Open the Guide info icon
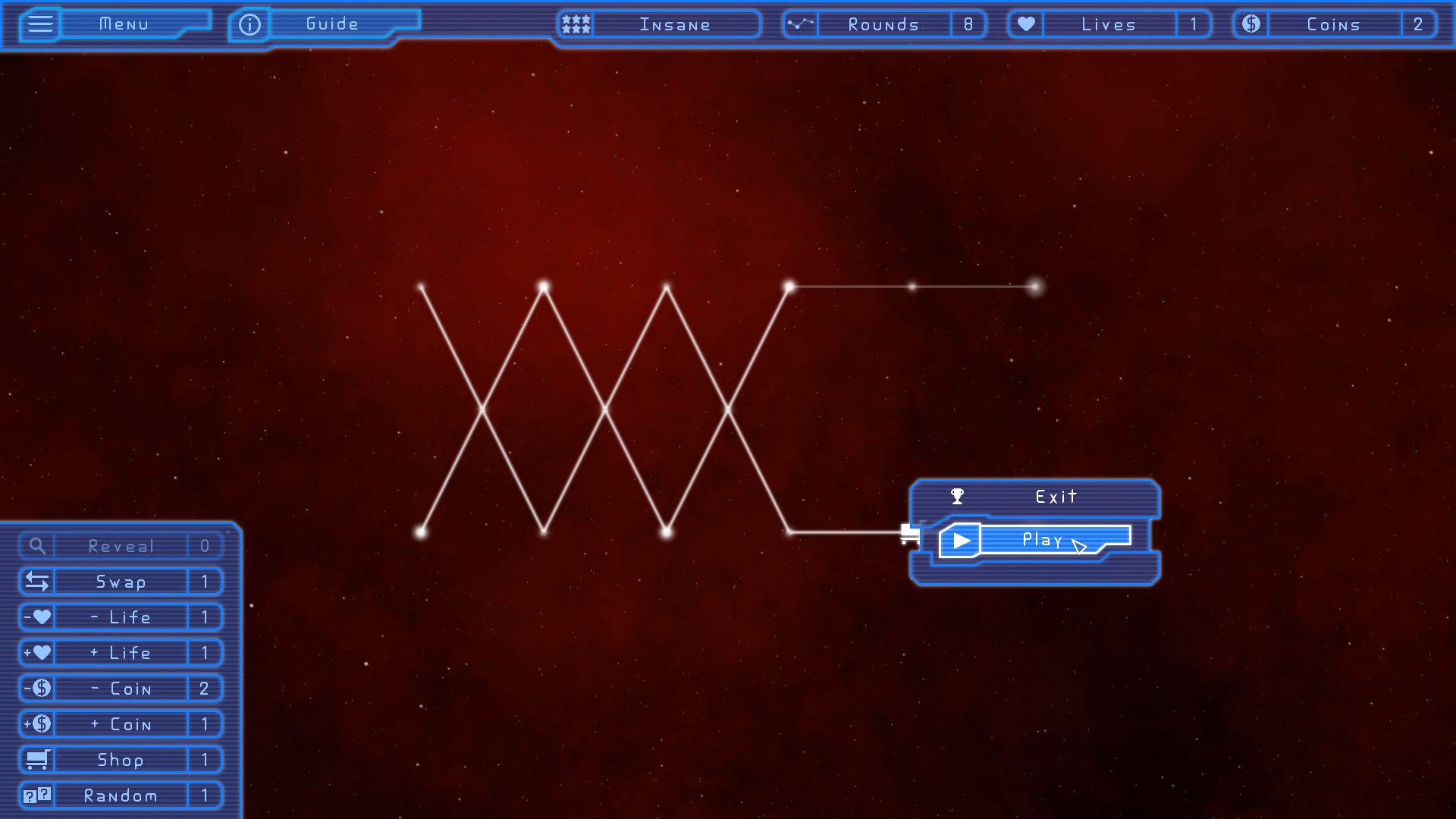This screenshot has width=1456, height=819. [x=249, y=24]
